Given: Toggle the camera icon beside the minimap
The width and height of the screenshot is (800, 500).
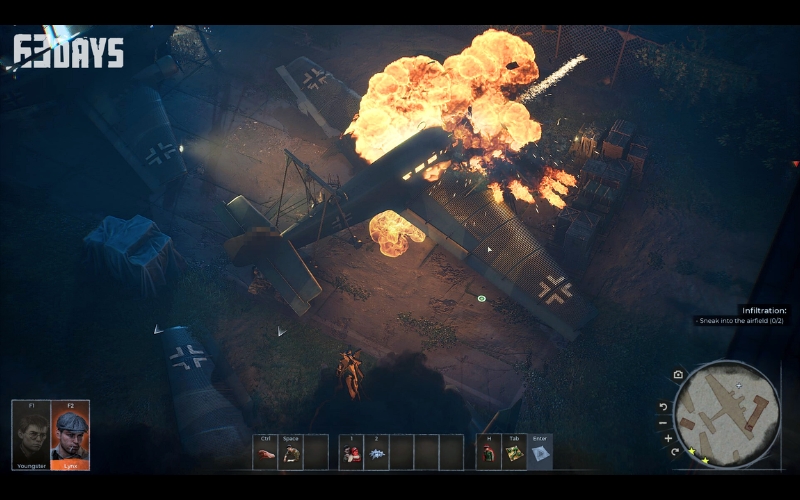Looking at the screenshot, I should tap(679, 375).
